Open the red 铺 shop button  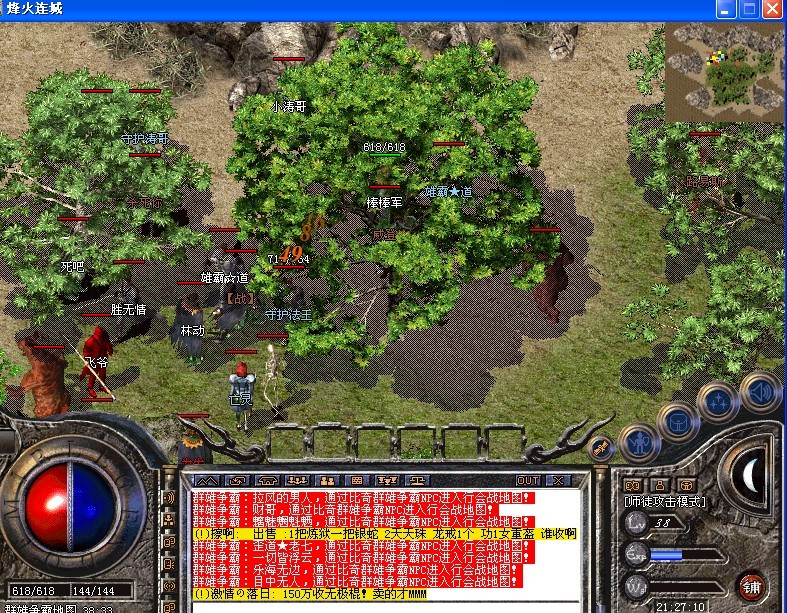click(x=751, y=585)
